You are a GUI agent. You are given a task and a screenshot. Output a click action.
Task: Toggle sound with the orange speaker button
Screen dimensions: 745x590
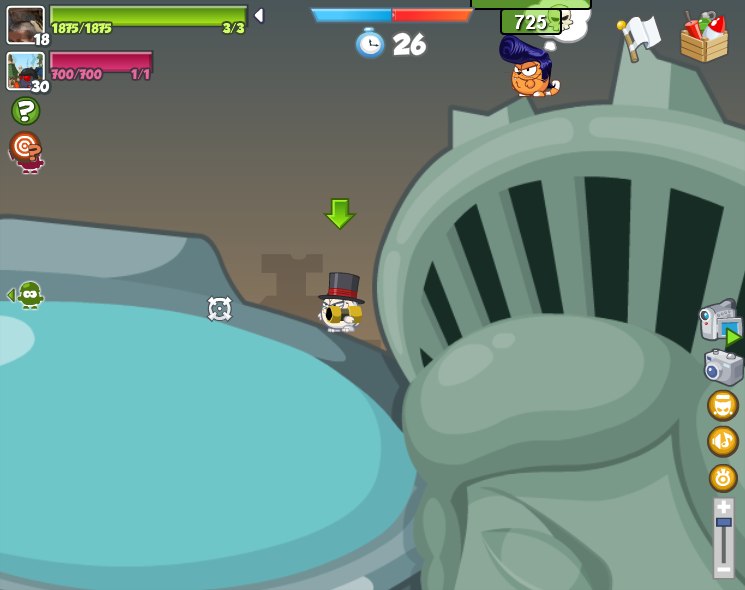click(x=723, y=441)
